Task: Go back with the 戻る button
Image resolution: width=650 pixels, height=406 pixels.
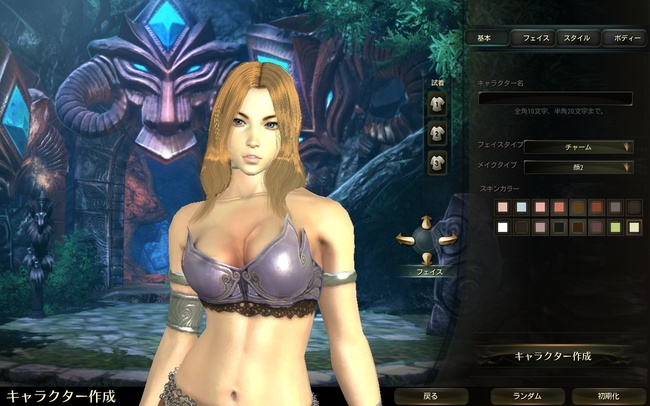Action: coord(430,396)
